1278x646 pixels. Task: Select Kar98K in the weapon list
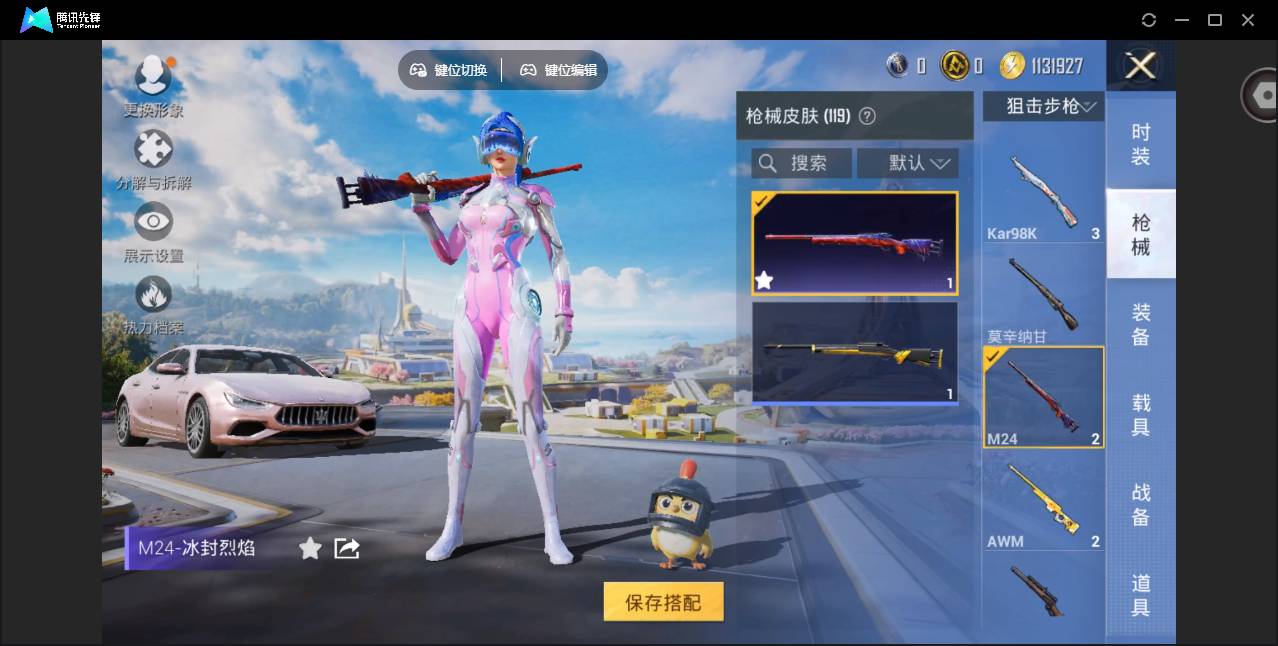point(1043,197)
